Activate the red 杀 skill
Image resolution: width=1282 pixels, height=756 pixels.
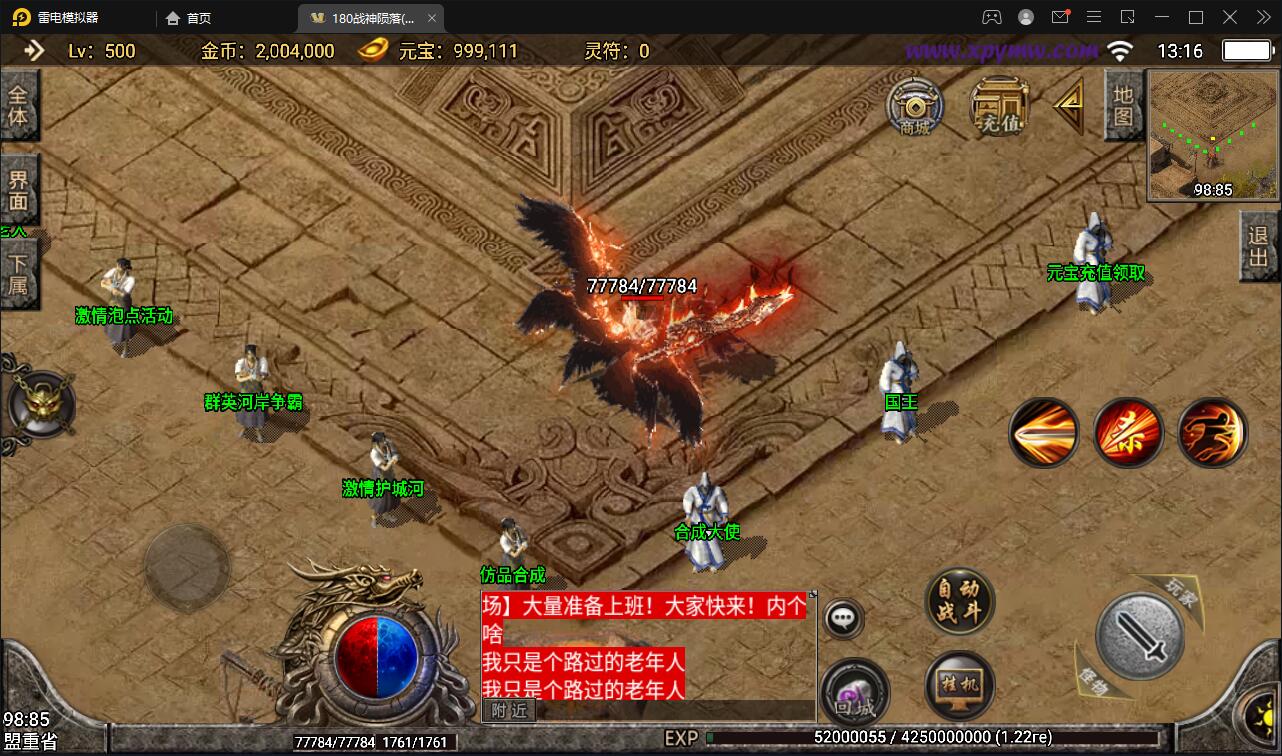pyautogui.click(x=1127, y=432)
